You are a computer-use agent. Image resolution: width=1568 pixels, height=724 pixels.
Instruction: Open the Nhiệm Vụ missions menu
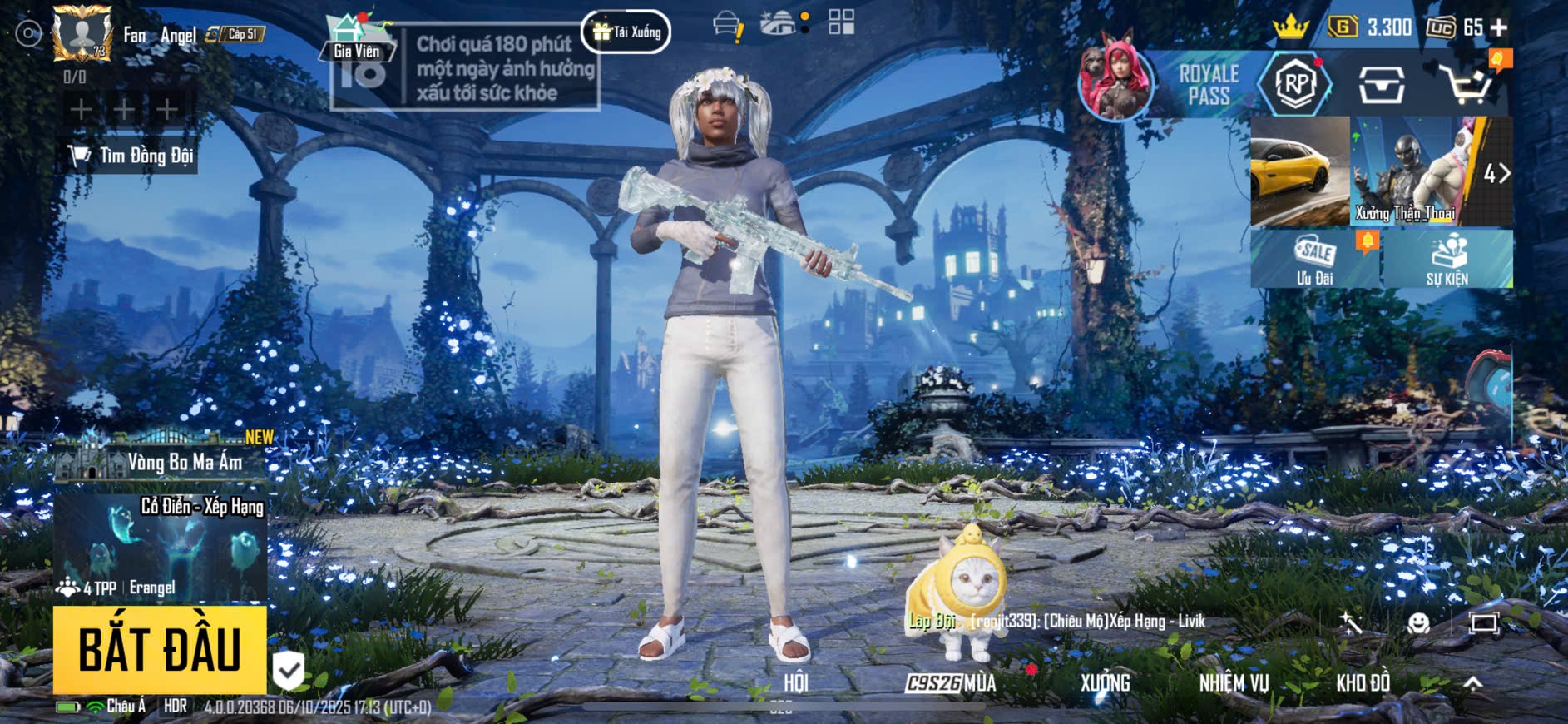(x=1234, y=683)
